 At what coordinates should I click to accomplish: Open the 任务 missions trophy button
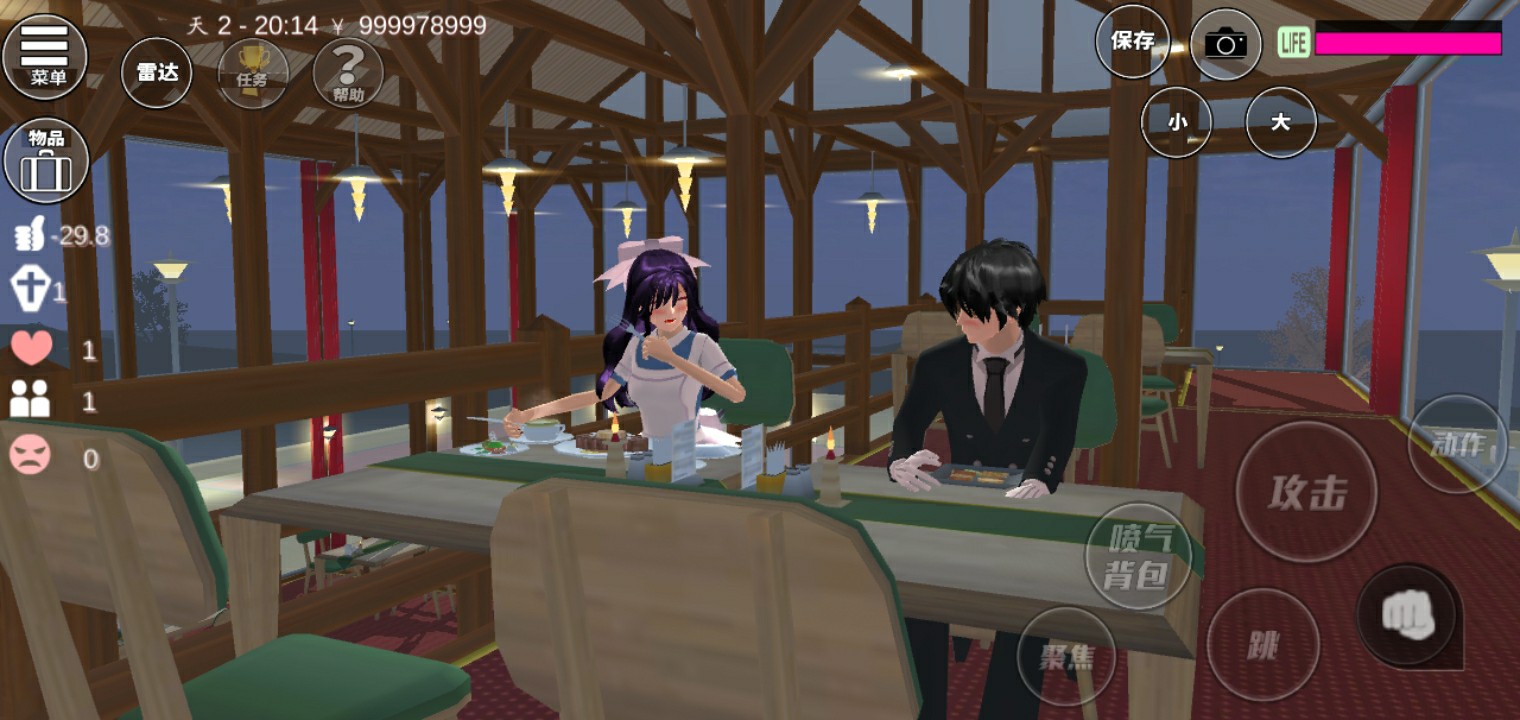[x=252, y=72]
